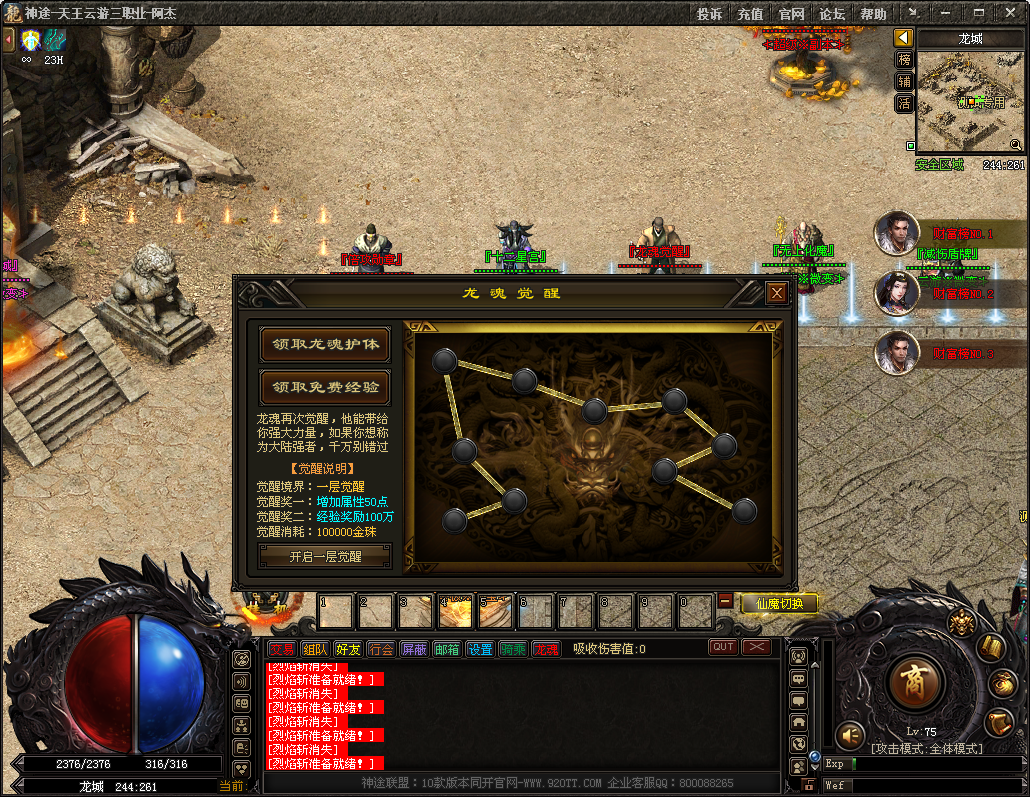Claim the 领取龙魂护体 reward
Viewport: 1030px width, 797px height.
(x=325, y=344)
